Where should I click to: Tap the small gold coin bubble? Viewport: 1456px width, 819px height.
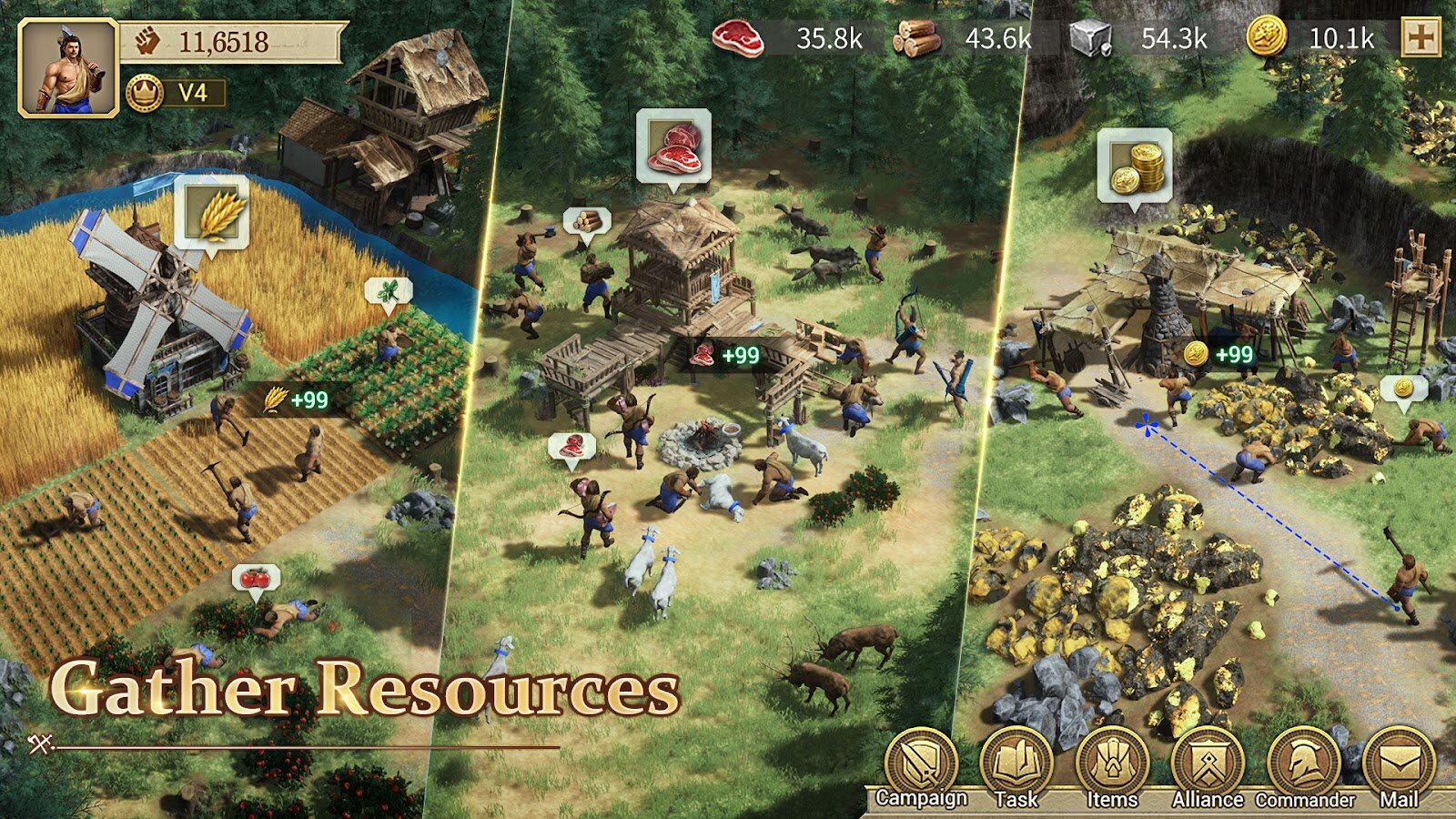(x=1403, y=389)
